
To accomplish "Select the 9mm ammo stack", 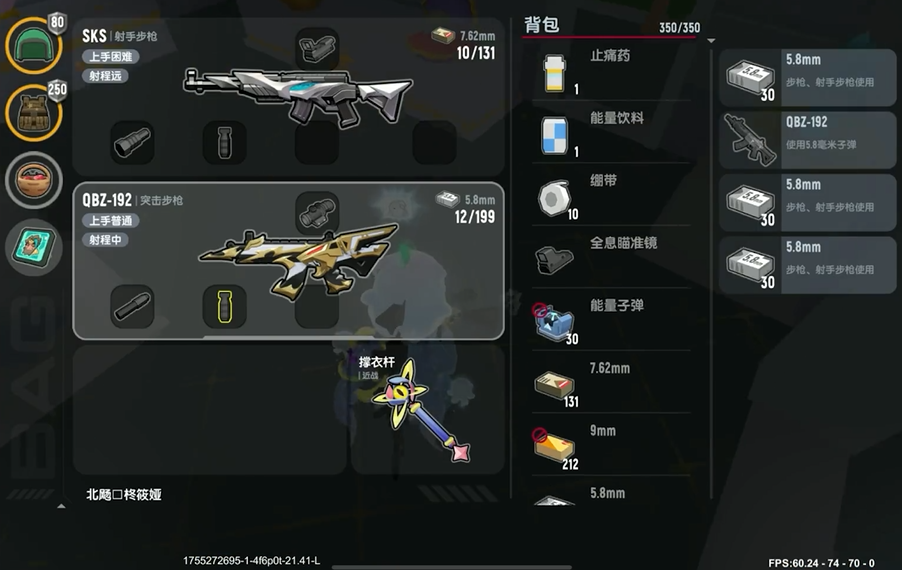I will [612, 446].
